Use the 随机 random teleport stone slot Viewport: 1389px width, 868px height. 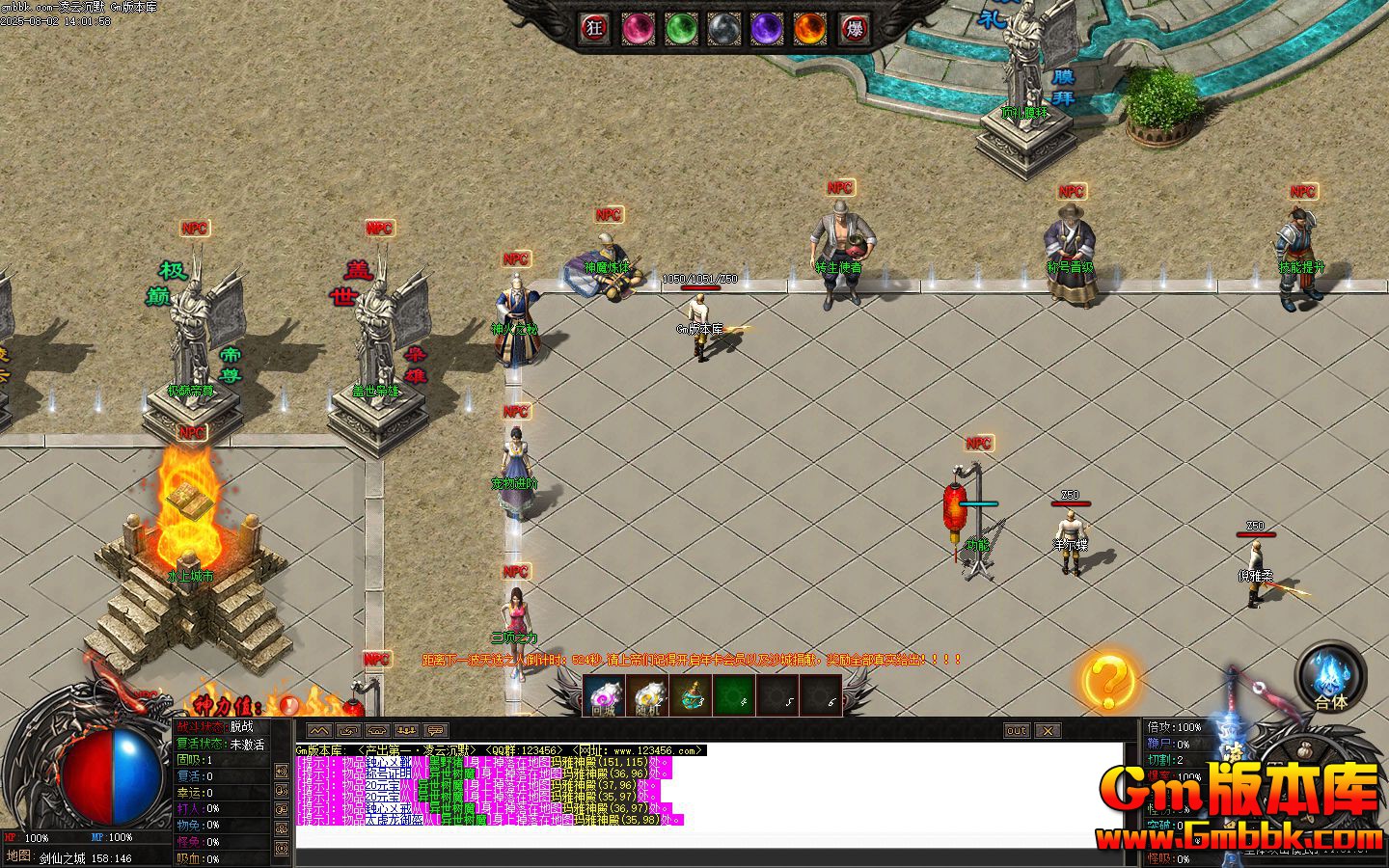coord(647,696)
